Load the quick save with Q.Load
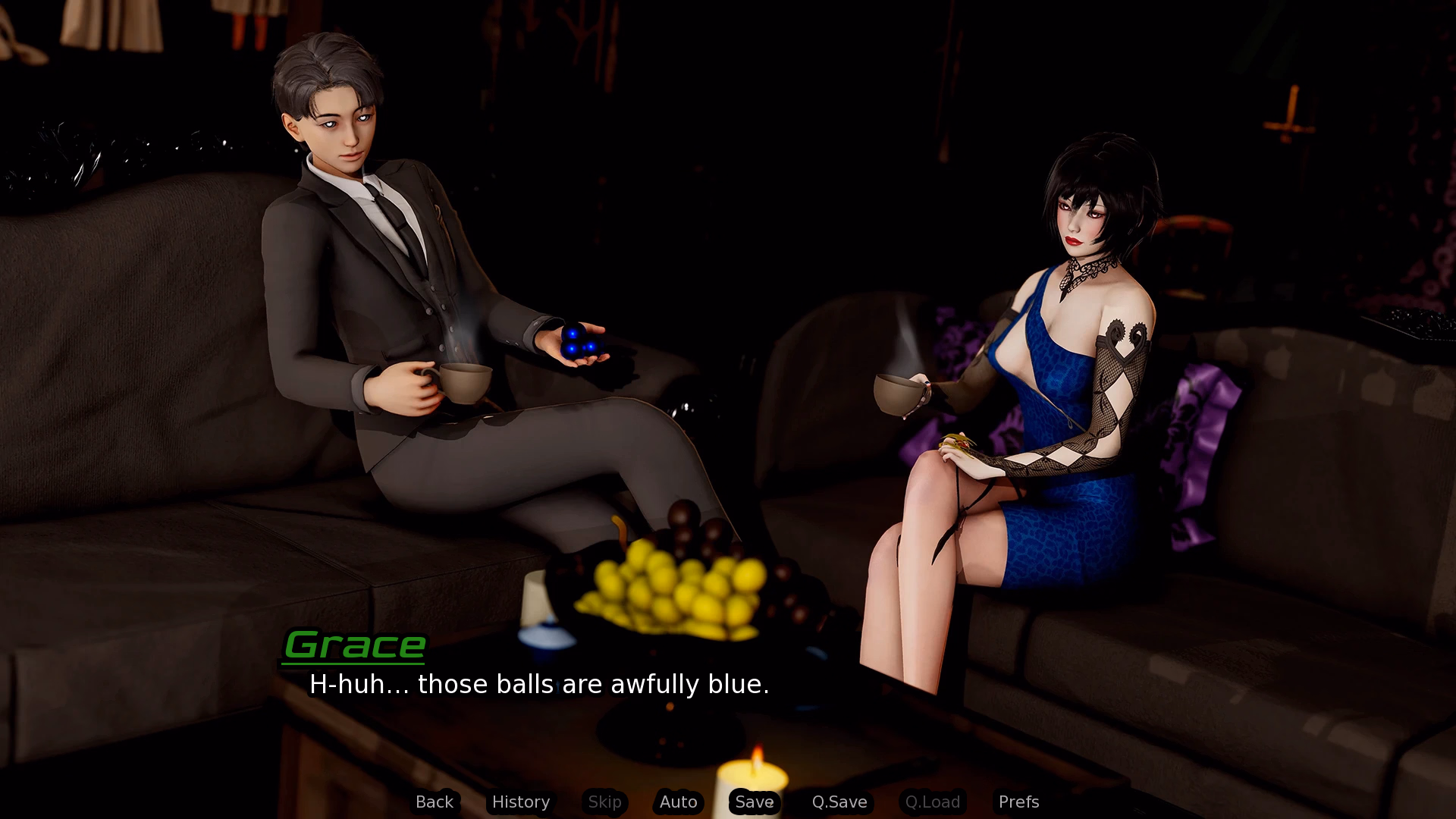Screen dimensions: 1456x819 tap(932, 802)
